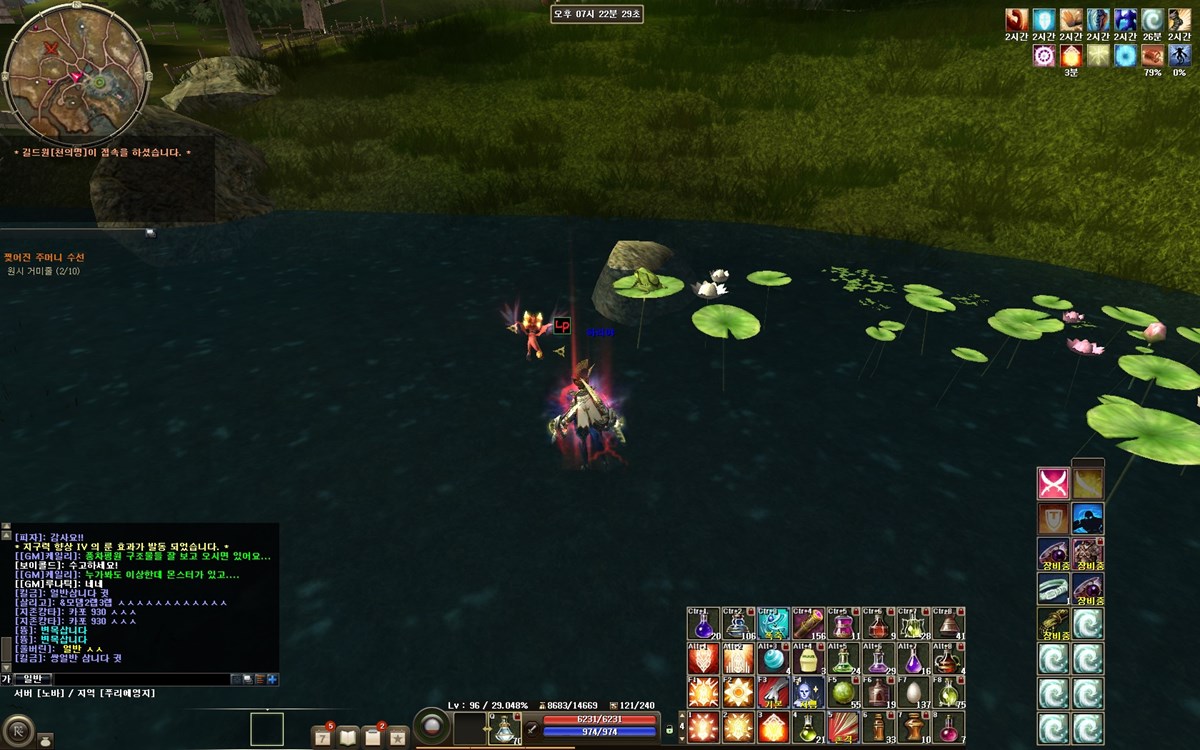1200x750 pixels.
Task: Use the slot 4 green potion
Action: pos(808,727)
